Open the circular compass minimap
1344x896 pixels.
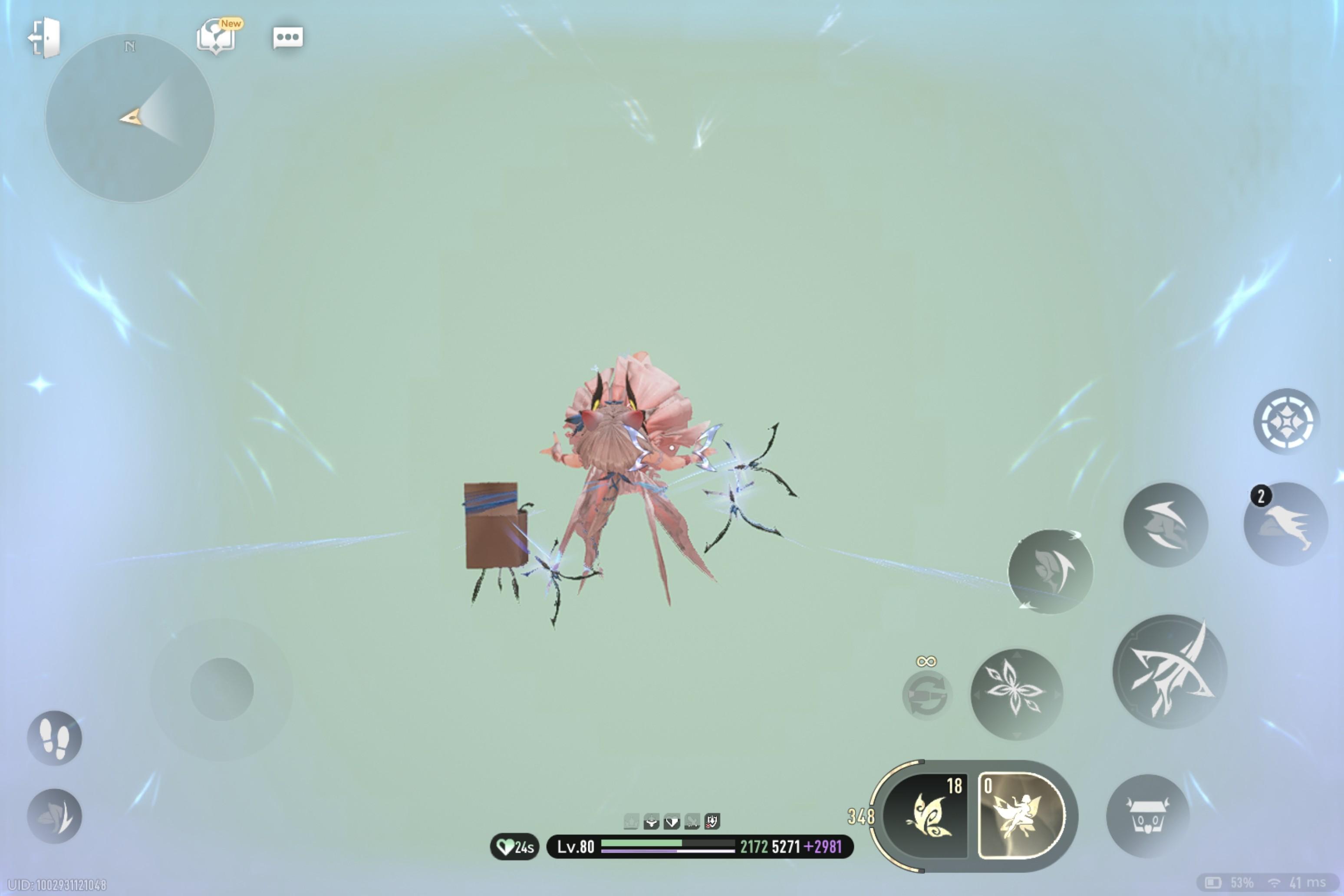tap(130, 118)
